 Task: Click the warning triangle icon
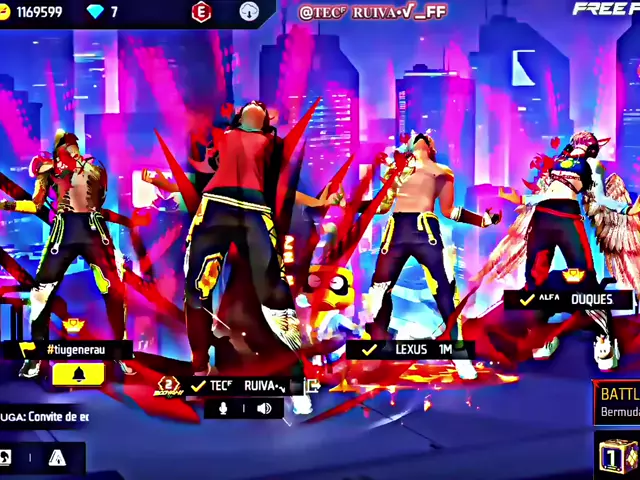57,458
